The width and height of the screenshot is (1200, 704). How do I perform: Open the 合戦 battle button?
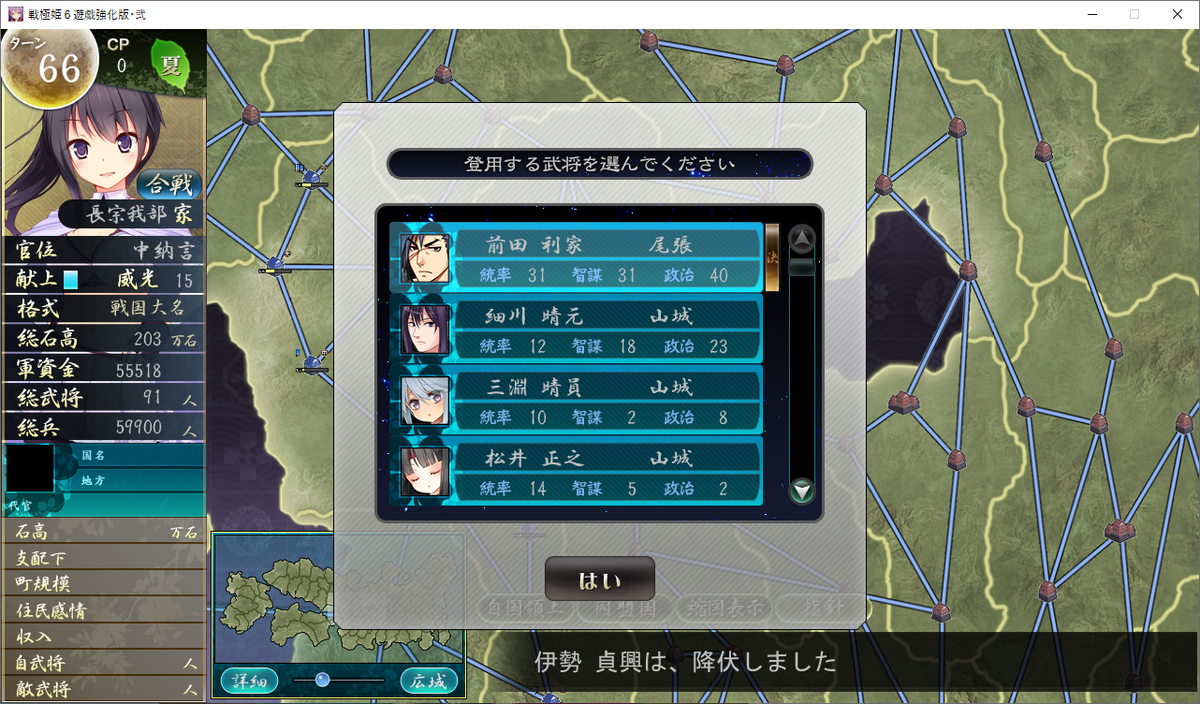point(168,185)
